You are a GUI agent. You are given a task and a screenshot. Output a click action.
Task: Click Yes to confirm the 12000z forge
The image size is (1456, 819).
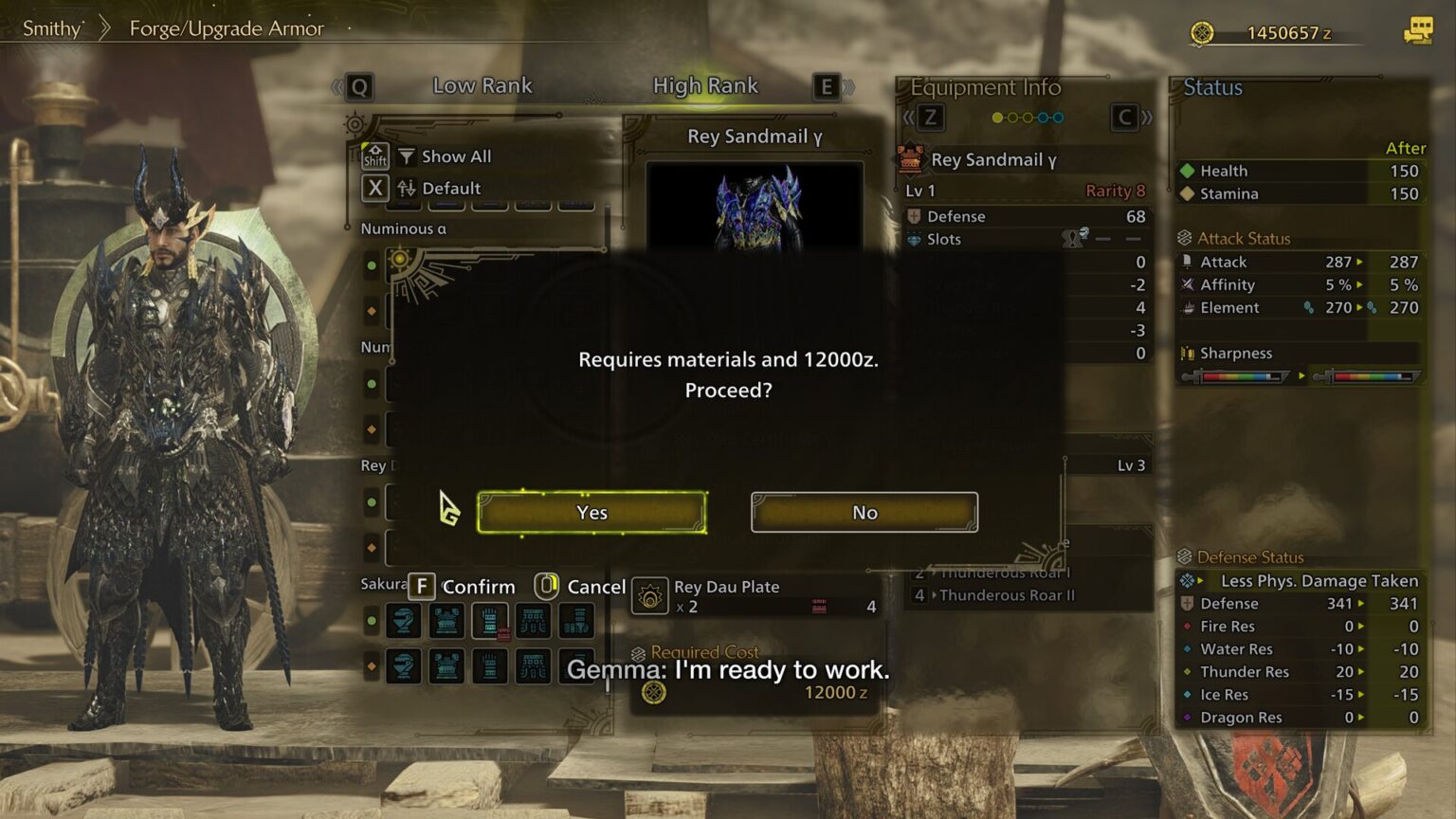[x=591, y=512]
